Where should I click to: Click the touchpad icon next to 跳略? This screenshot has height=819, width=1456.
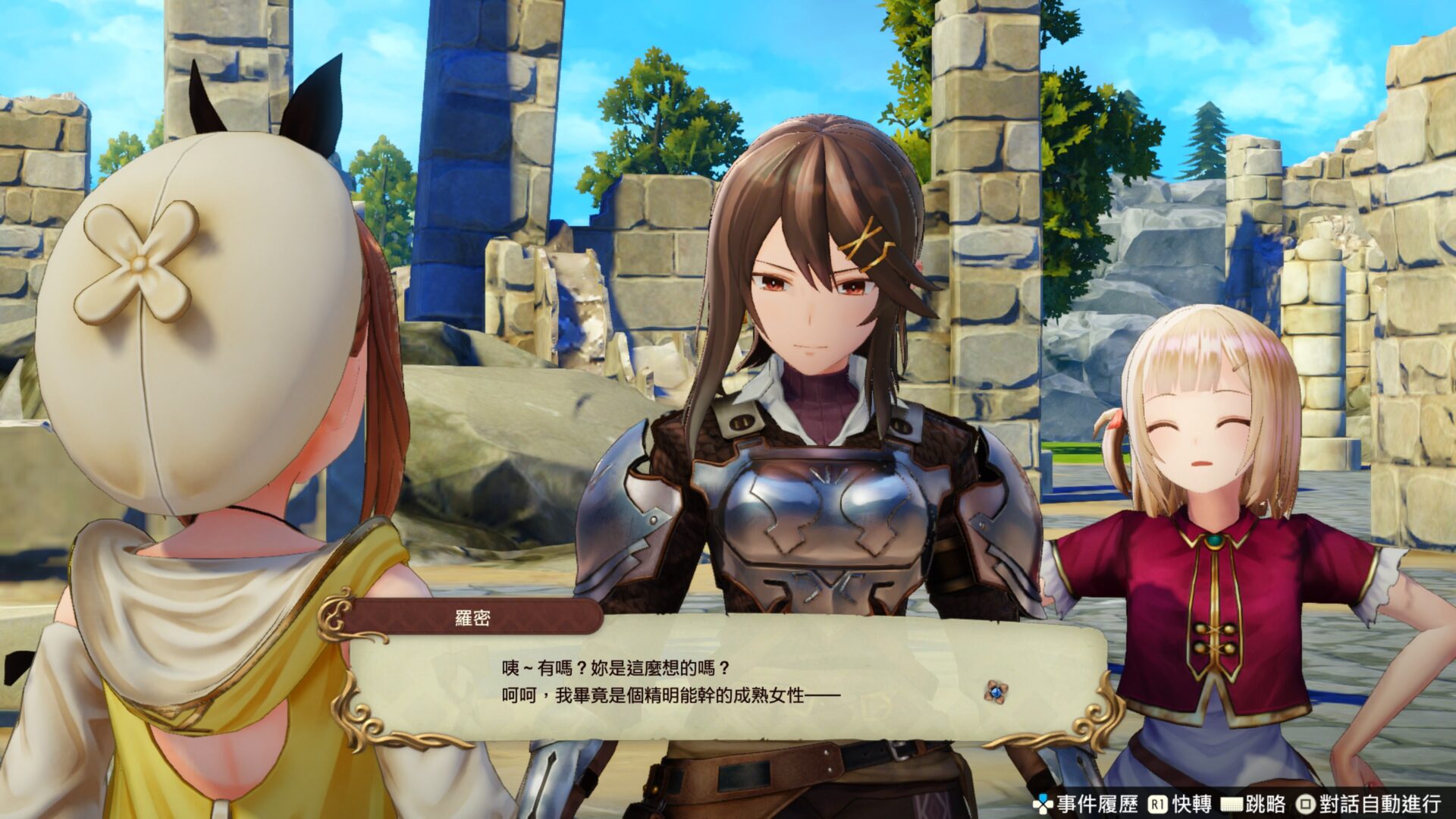1233,803
